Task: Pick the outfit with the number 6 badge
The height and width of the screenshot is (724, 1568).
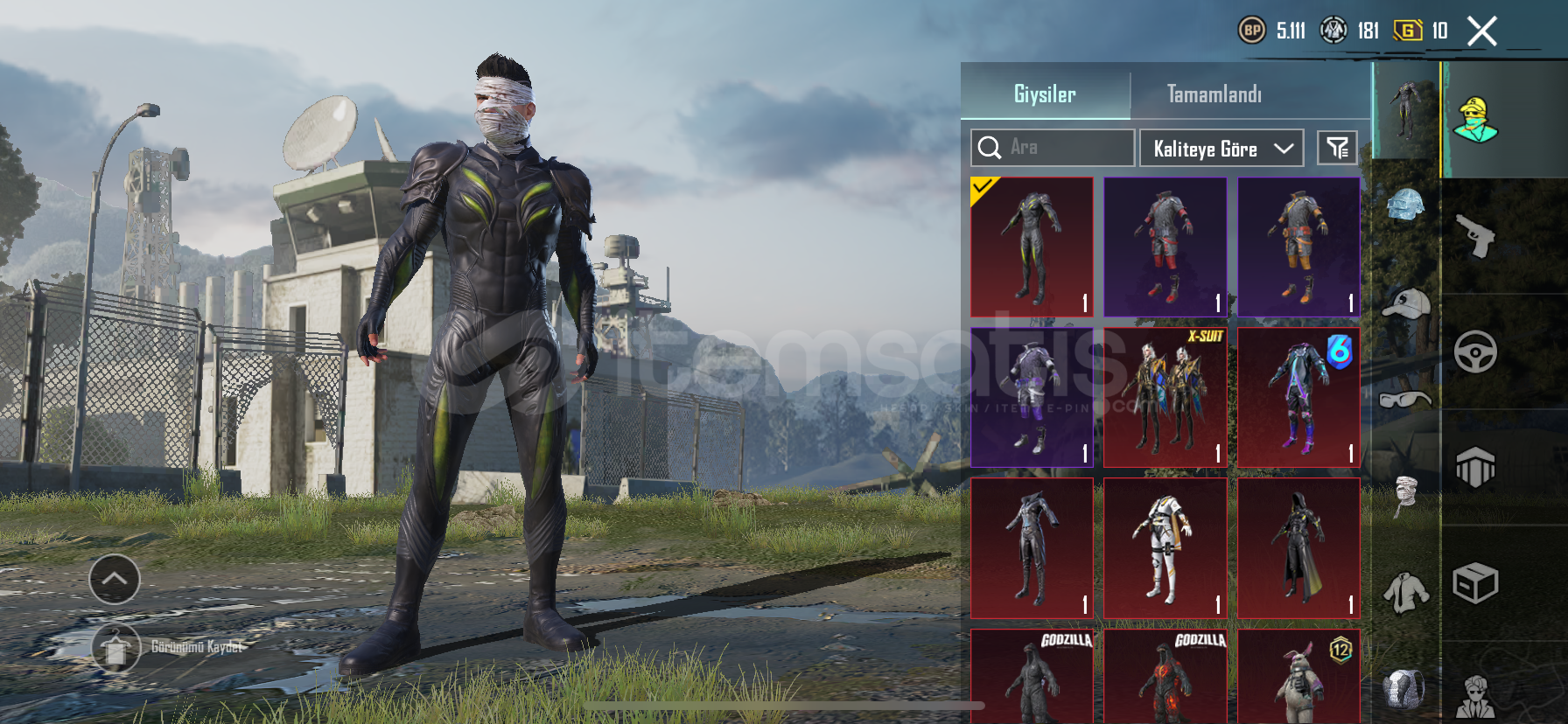Action: click(1298, 397)
